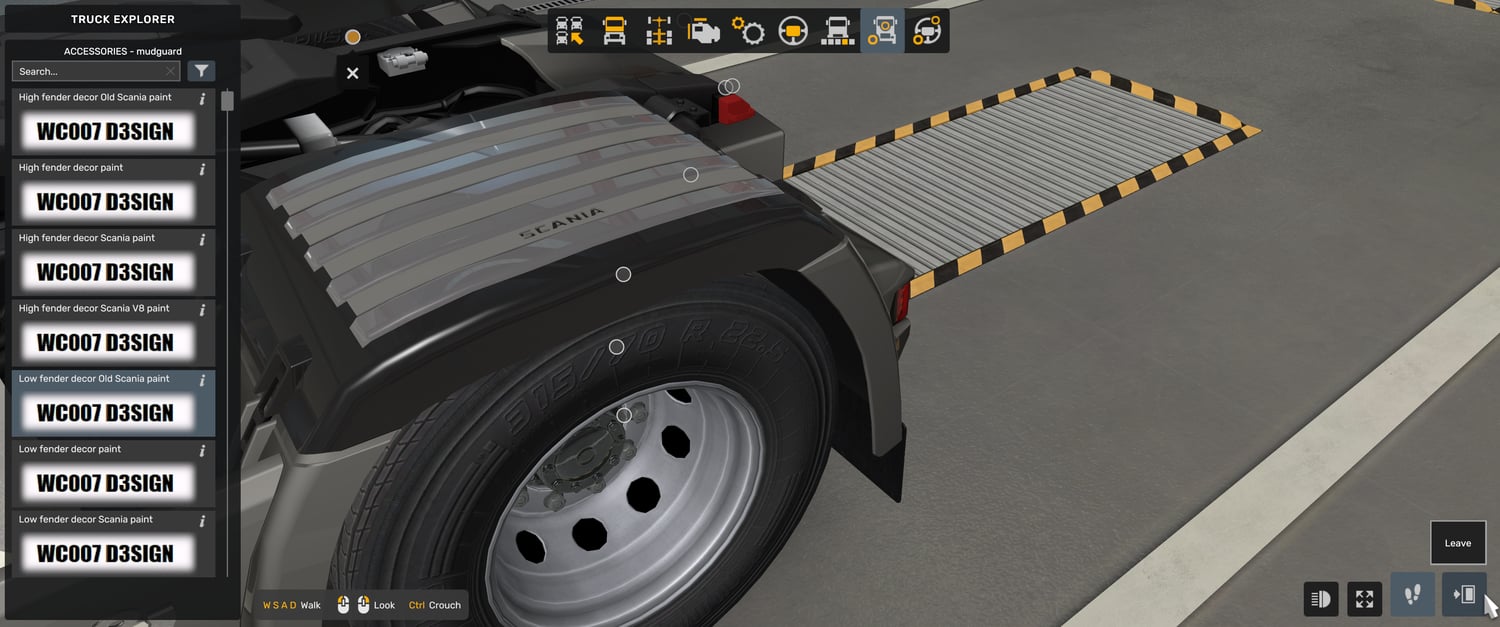Image resolution: width=1500 pixels, height=627 pixels.
Task: Leave the truck explorer via exit icon
Action: 1464,596
